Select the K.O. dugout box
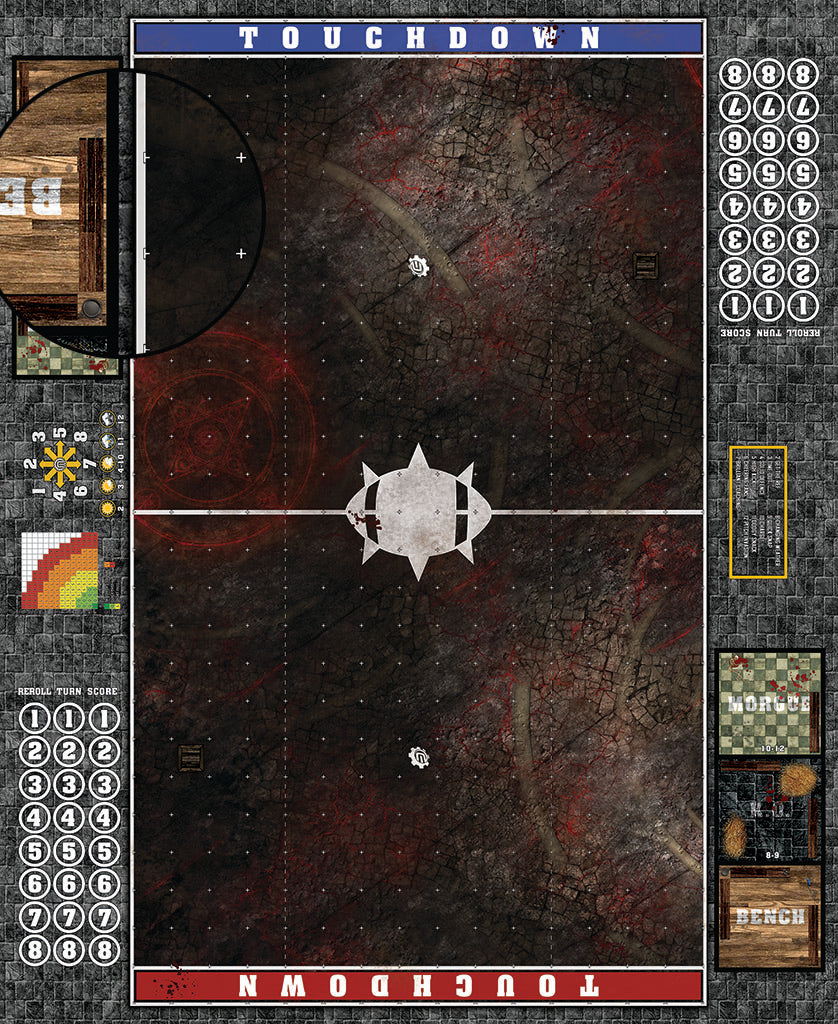Image resolution: width=838 pixels, height=1024 pixels. click(768, 810)
